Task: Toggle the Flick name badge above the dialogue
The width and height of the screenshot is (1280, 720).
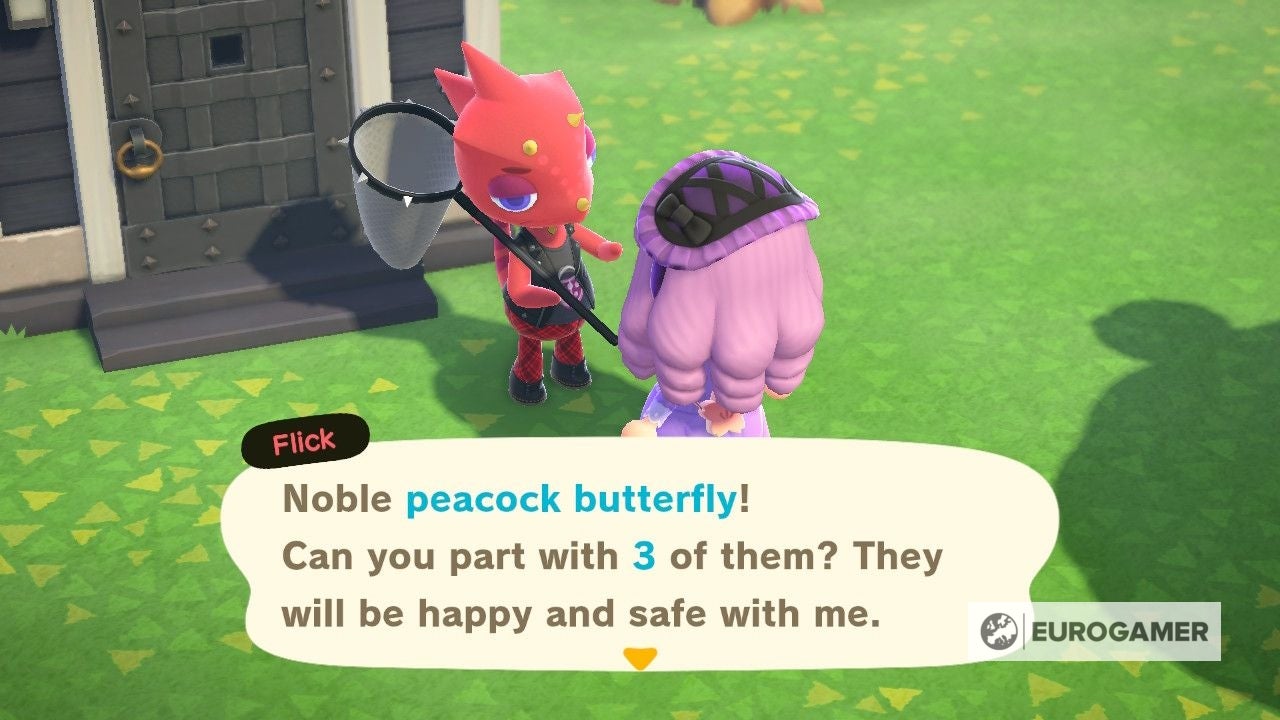Action: 303,440
